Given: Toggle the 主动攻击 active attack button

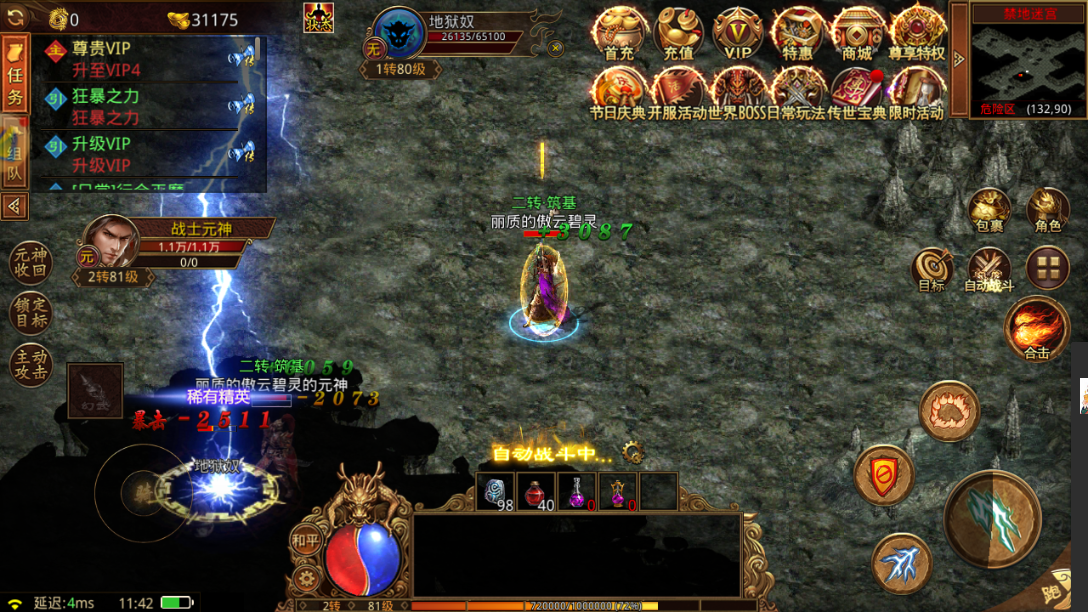Looking at the screenshot, I should (x=29, y=365).
